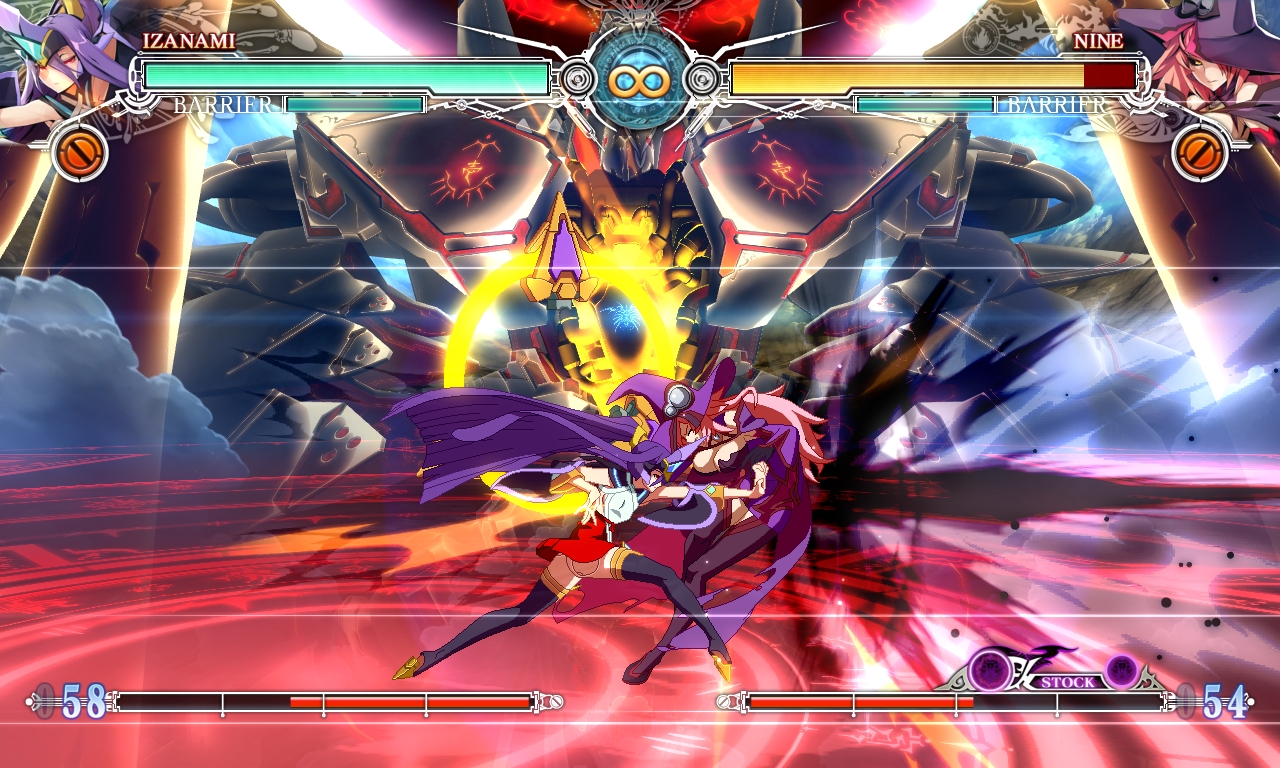Click the small purple orb after STOCK
Viewport: 1280px width, 768px height.
[x=1121, y=668]
